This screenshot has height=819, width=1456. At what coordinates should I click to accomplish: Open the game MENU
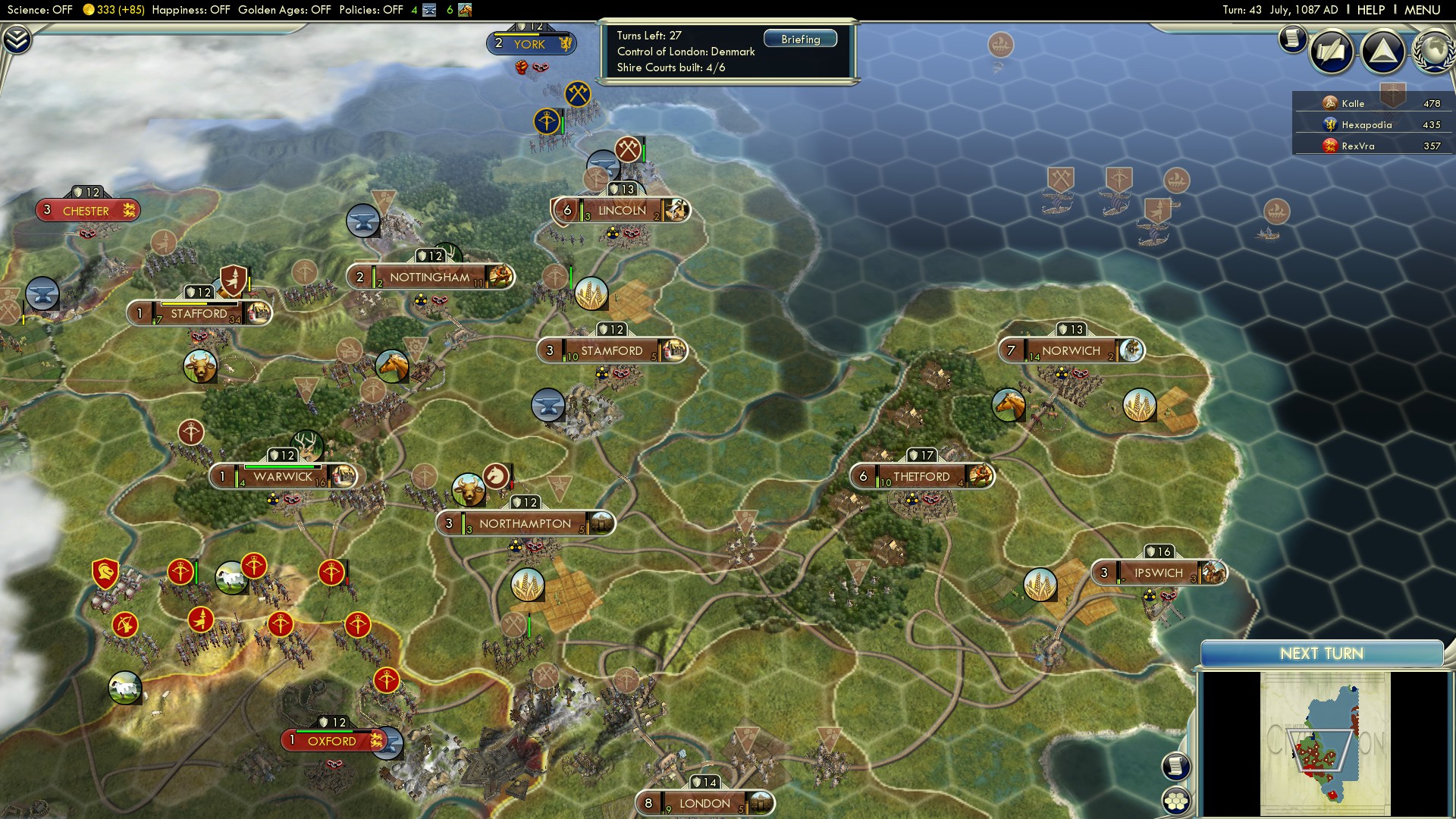coord(1422,10)
